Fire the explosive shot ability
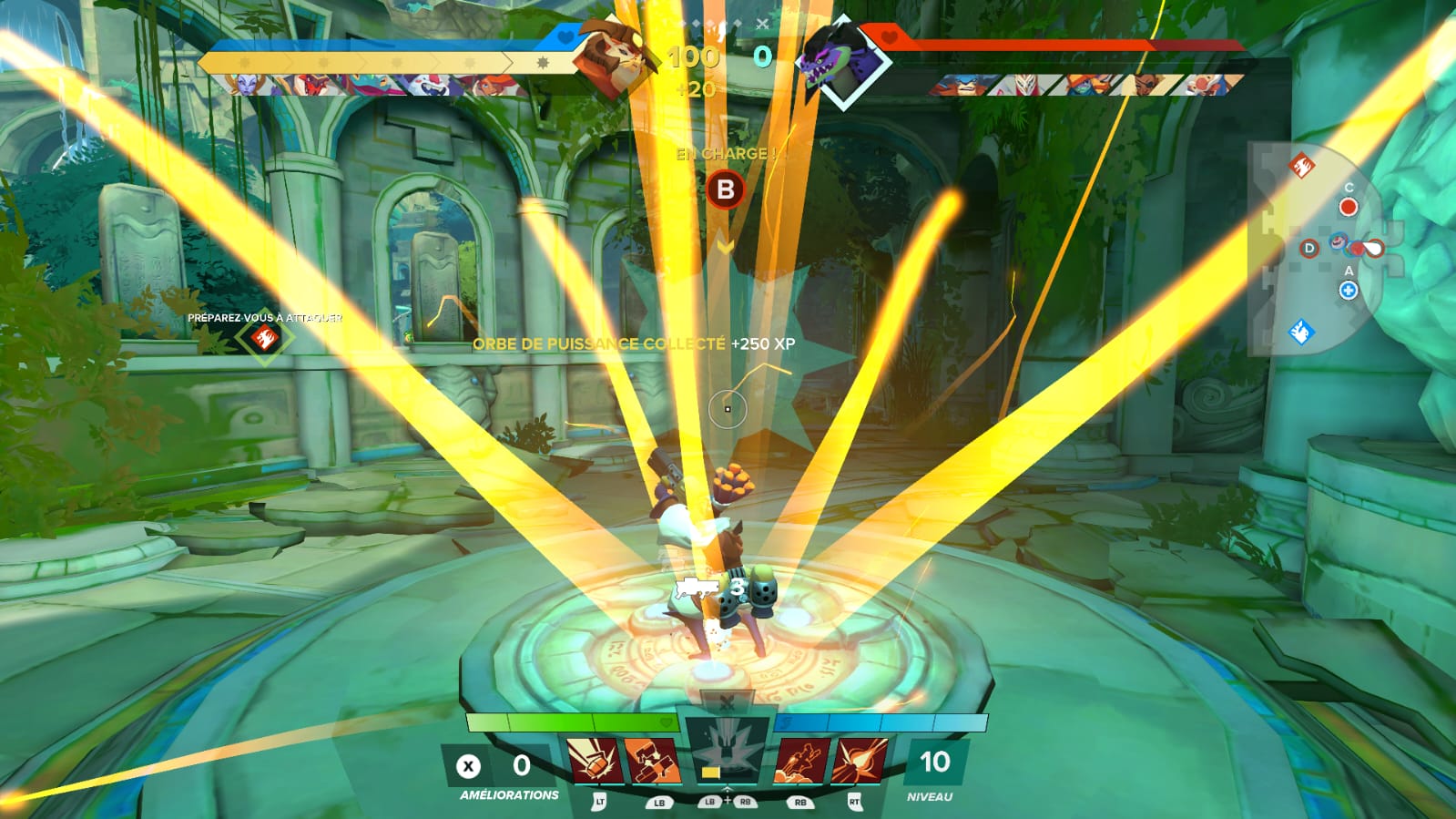Image resolution: width=1456 pixels, height=819 pixels. tap(860, 761)
